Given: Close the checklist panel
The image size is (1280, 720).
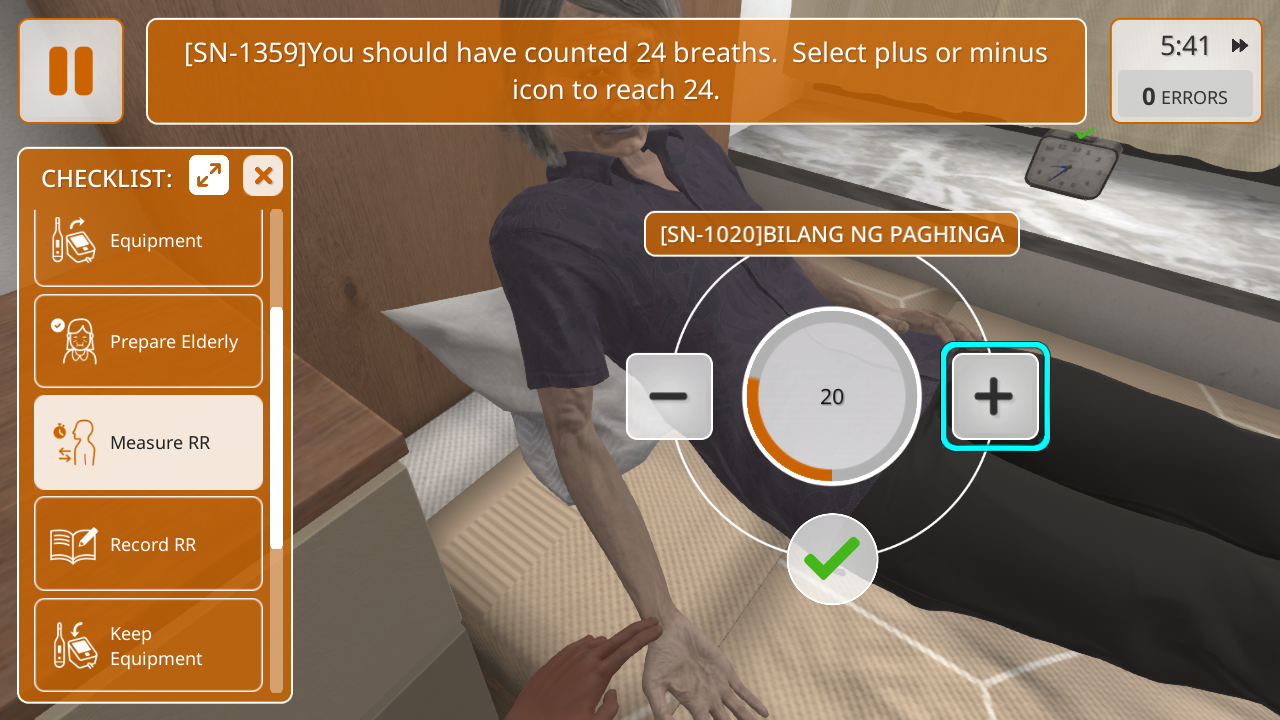Looking at the screenshot, I should pyautogui.click(x=263, y=176).
